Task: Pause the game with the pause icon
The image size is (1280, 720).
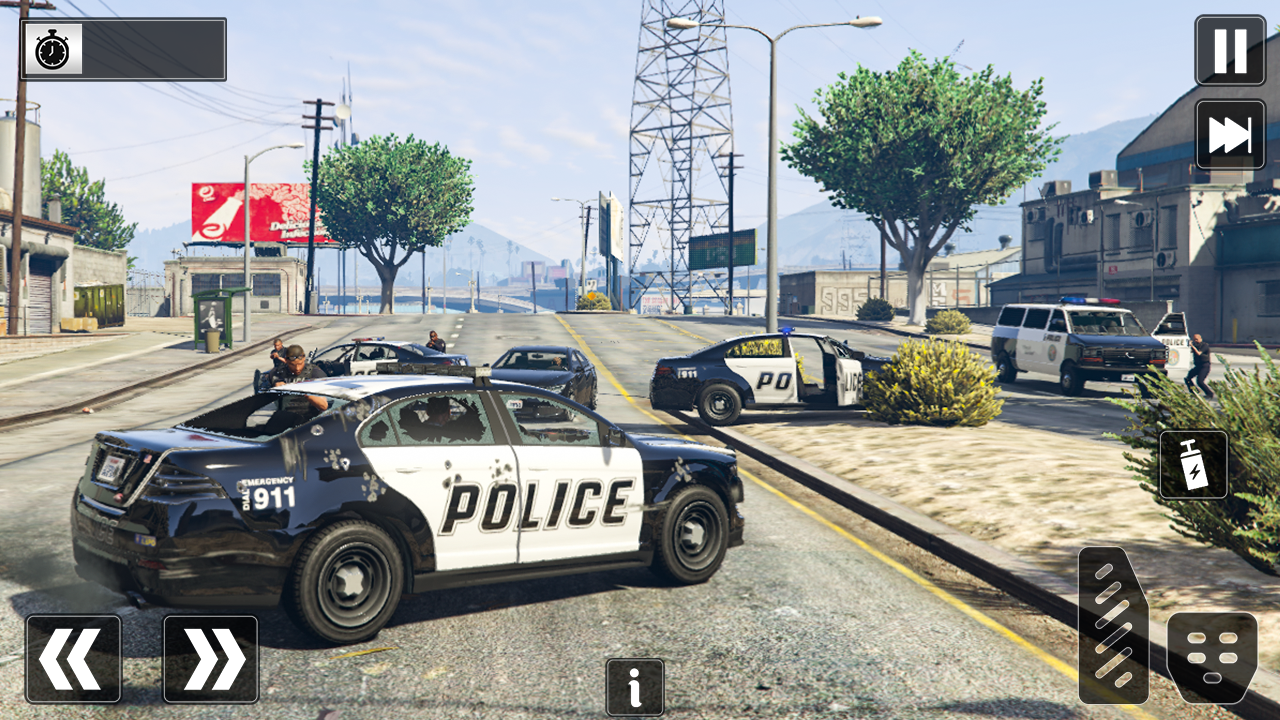Action: coord(1228,47)
